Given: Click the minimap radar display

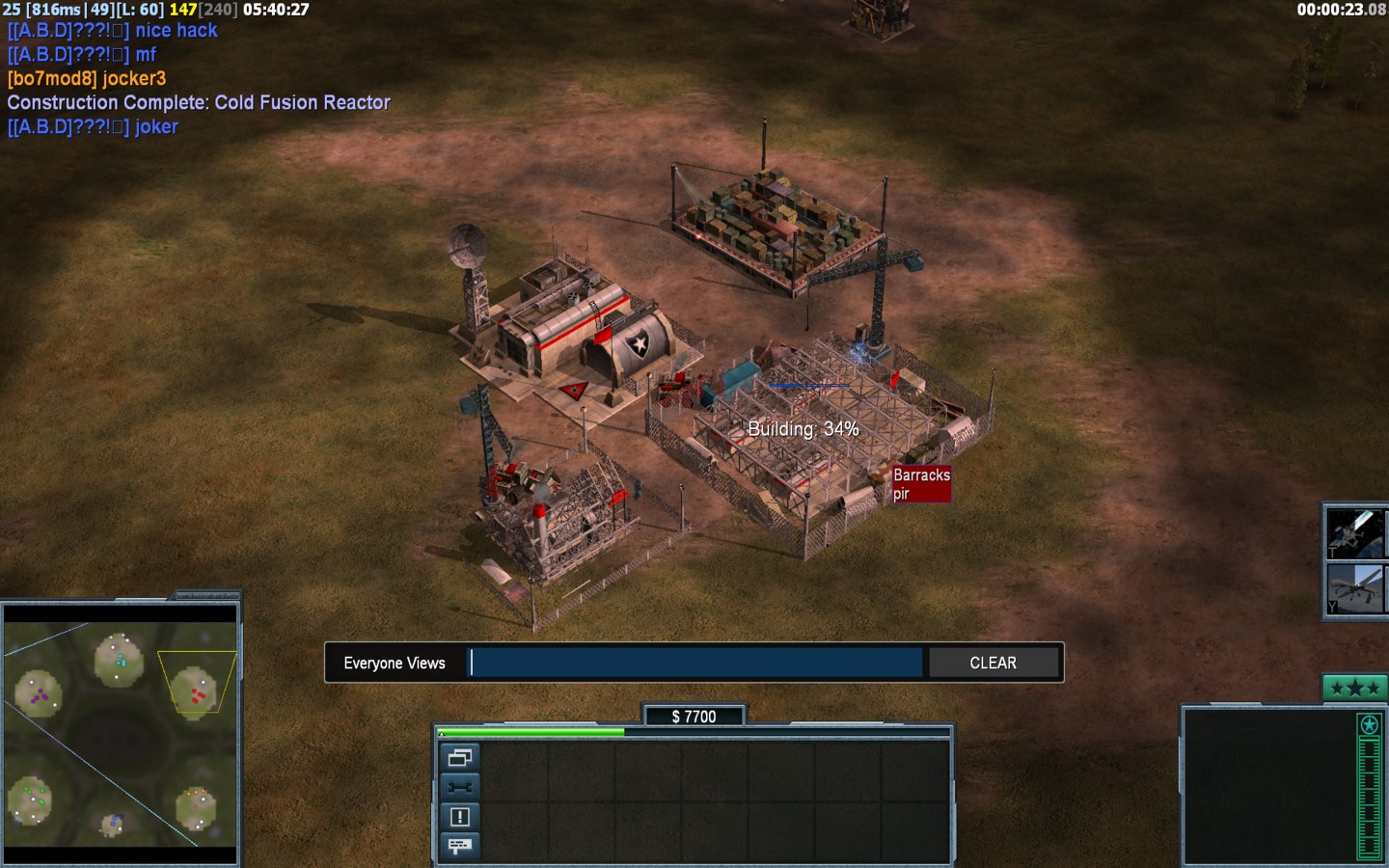Looking at the screenshot, I should click(x=121, y=734).
